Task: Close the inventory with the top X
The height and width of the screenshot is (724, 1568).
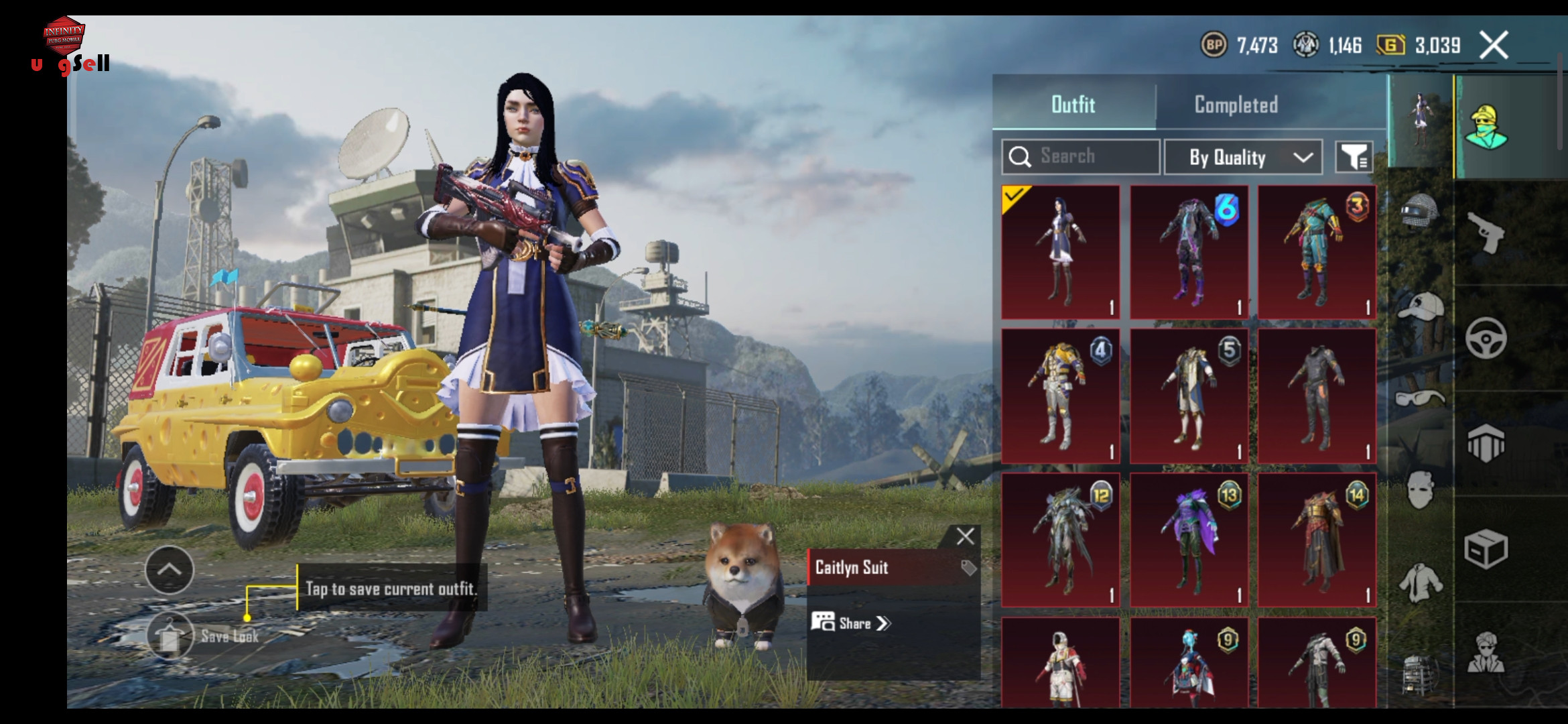Action: (x=1494, y=46)
